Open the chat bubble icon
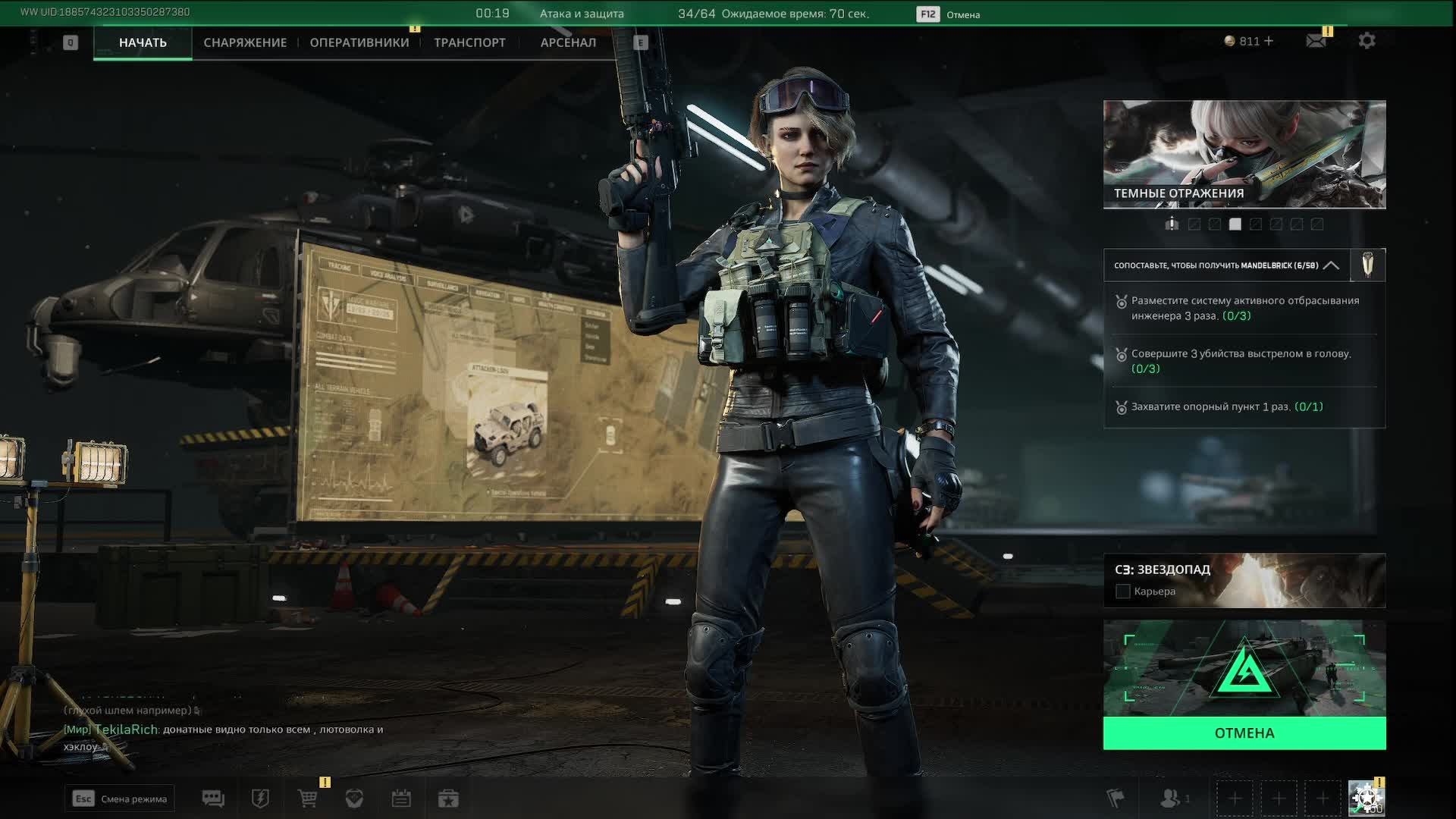The width and height of the screenshot is (1456, 819). [x=213, y=799]
